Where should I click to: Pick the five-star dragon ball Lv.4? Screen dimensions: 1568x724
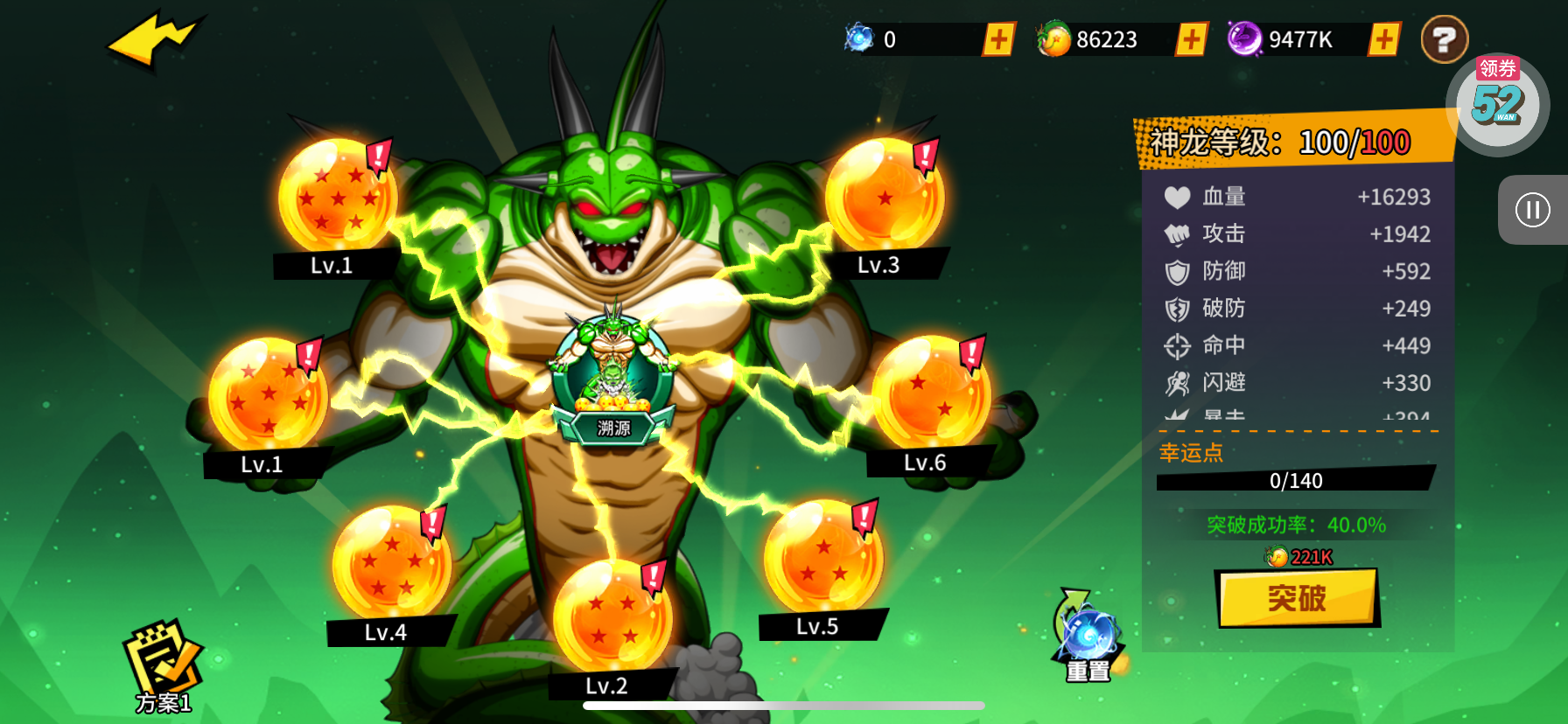(391, 564)
